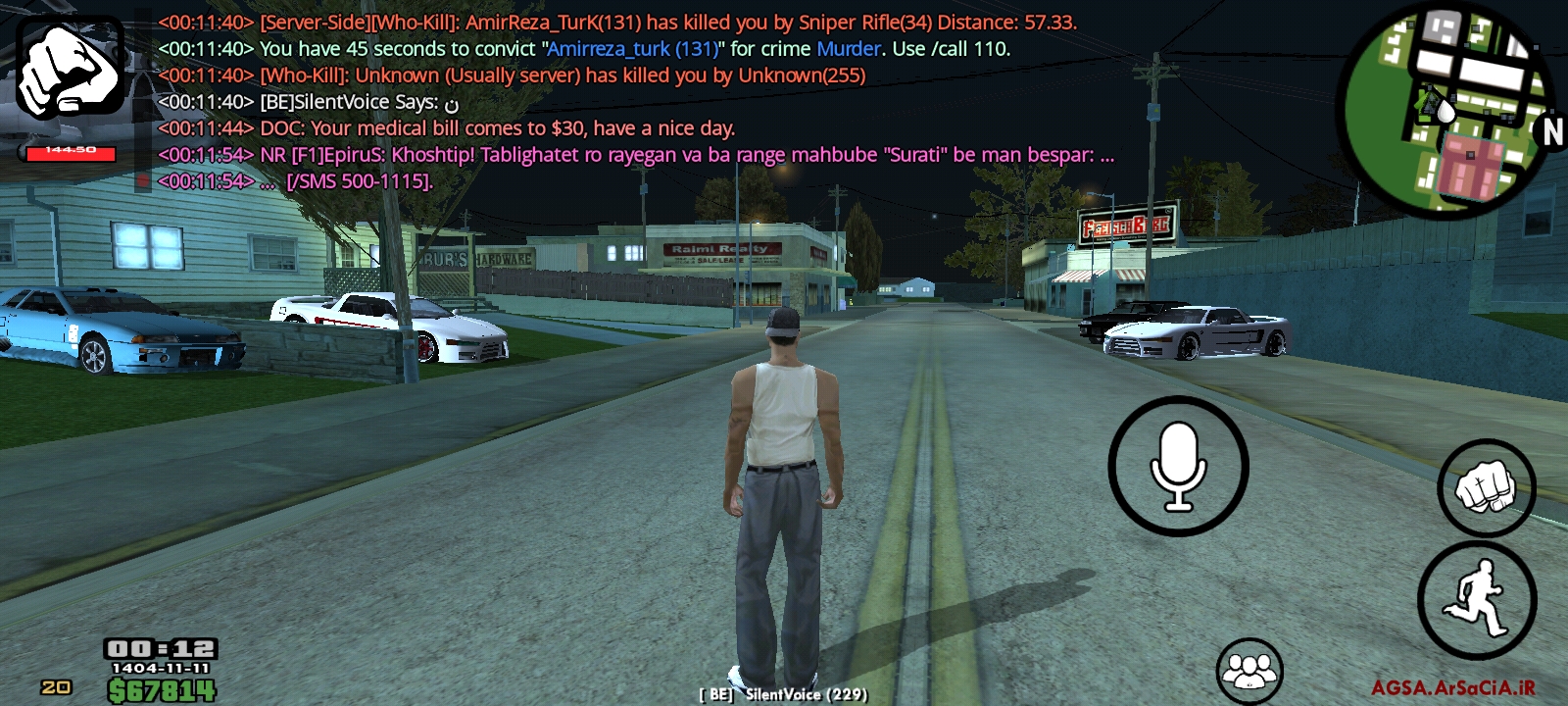Open the circular radar minimap
The height and width of the screenshot is (706, 1568).
click(x=1445, y=110)
